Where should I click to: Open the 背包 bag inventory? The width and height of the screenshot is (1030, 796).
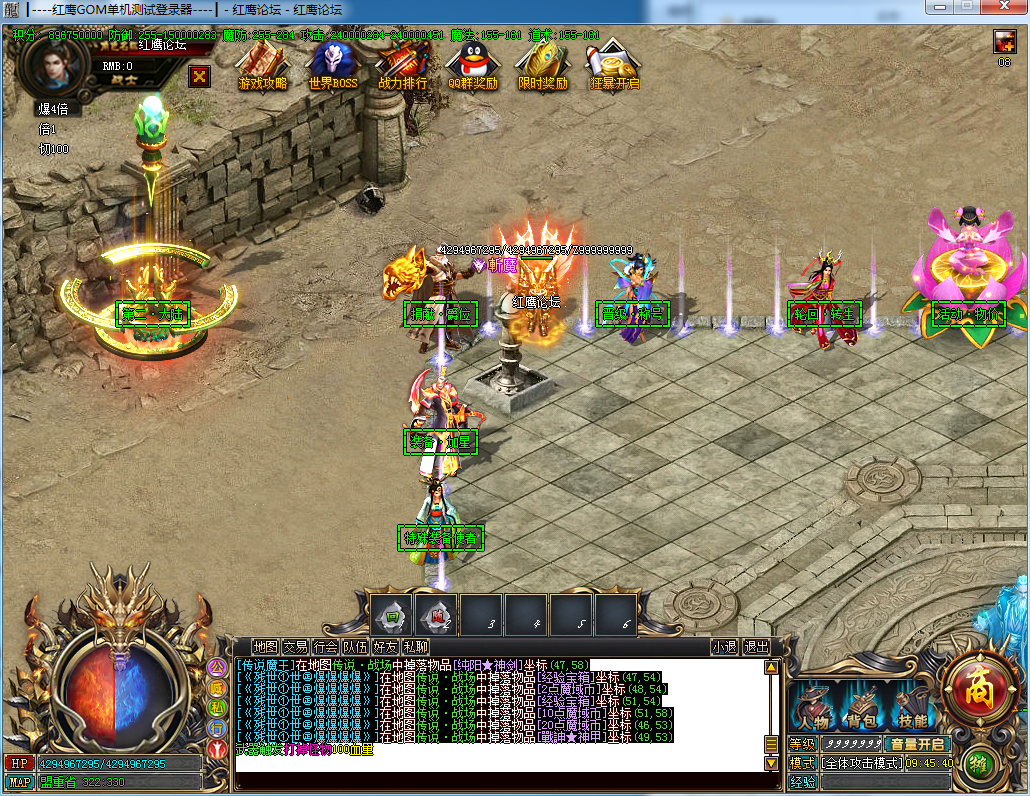[x=862, y=708]
